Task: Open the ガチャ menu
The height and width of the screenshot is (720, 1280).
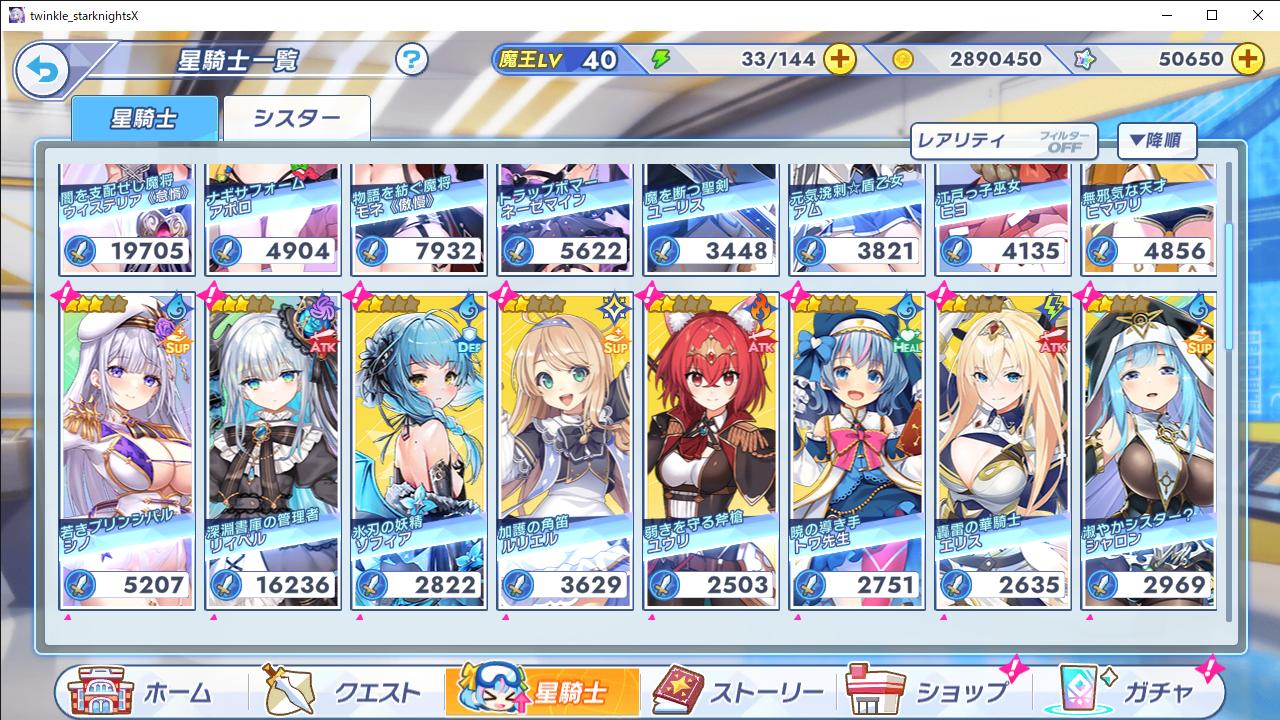Action: pyautogui.click(x=1125, y=692)
